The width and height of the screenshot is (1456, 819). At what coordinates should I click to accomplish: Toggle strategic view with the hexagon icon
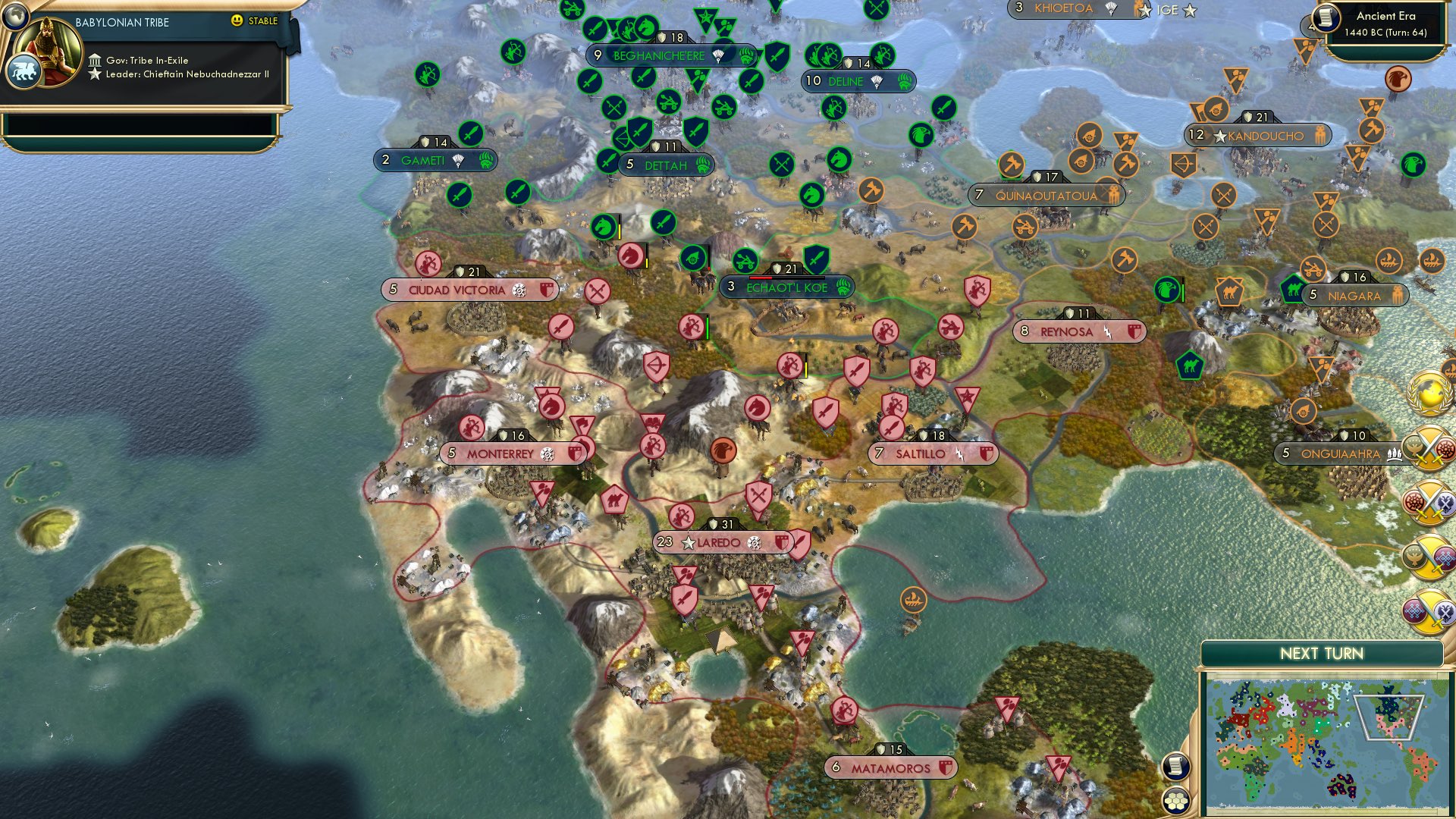1177,801
